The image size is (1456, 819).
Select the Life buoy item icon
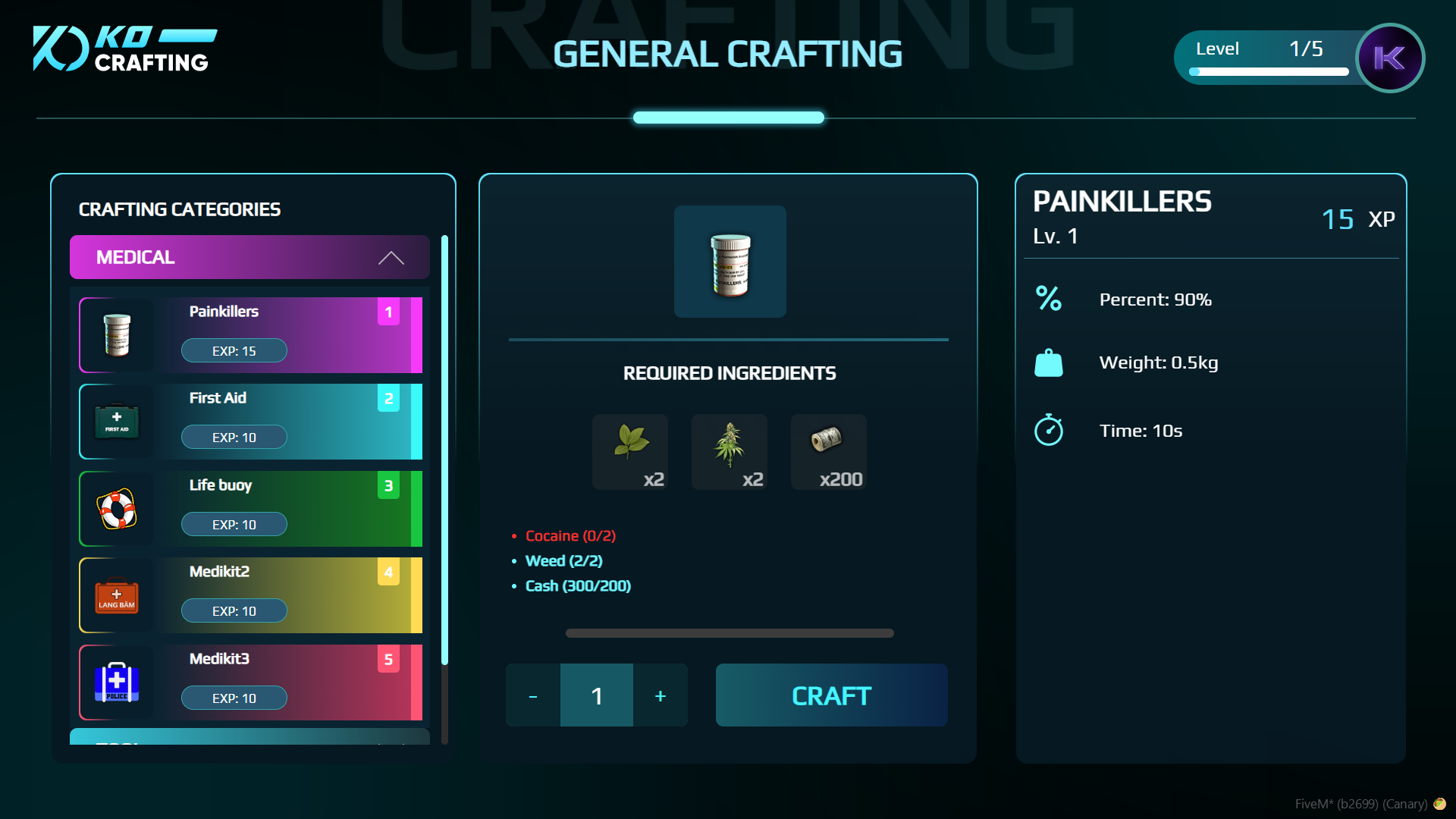115,508
